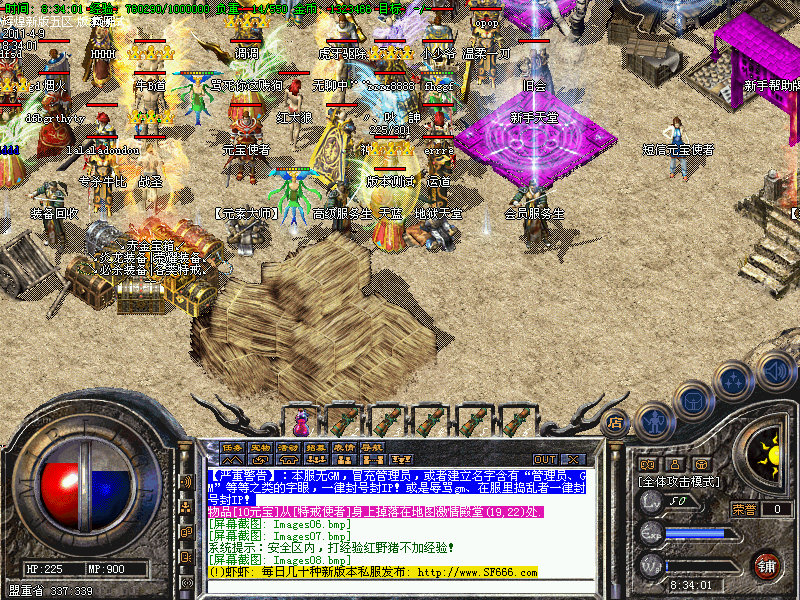Open the skills sparkle round button

(735, 380)
